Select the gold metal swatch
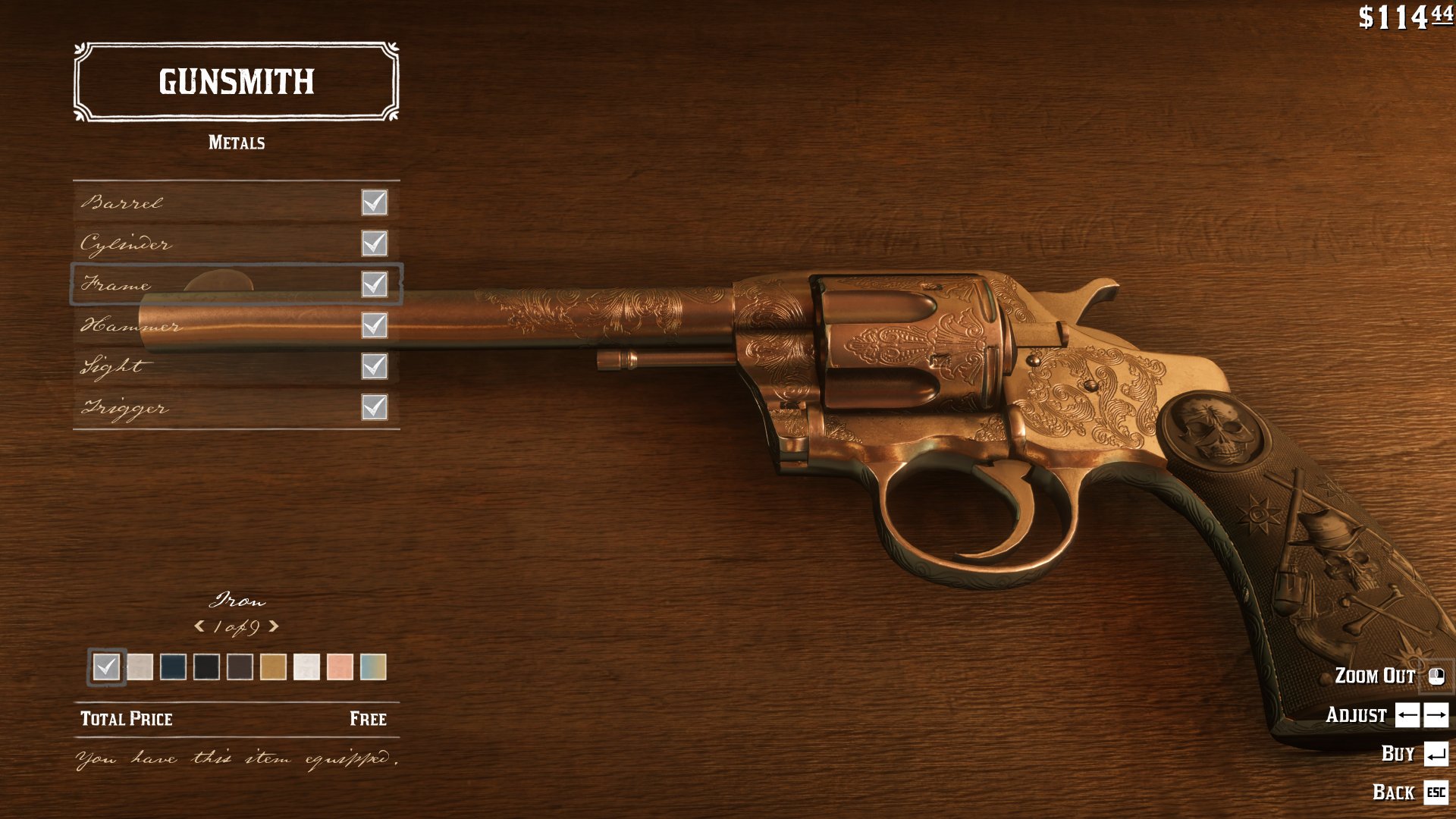Screen dimensions: 1456x819 point(273,668)
